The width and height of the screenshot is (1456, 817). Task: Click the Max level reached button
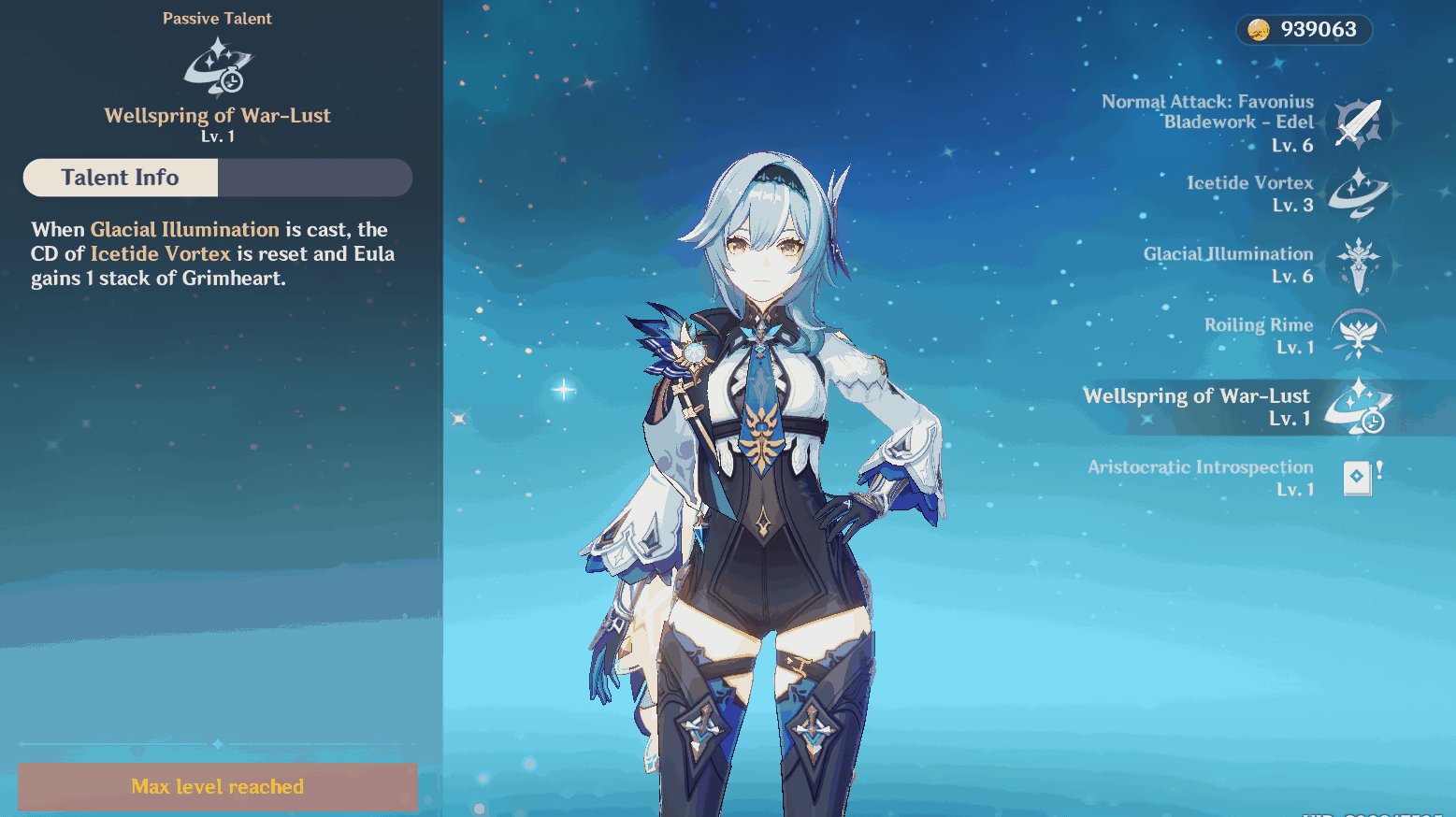[x=217, y=786]
